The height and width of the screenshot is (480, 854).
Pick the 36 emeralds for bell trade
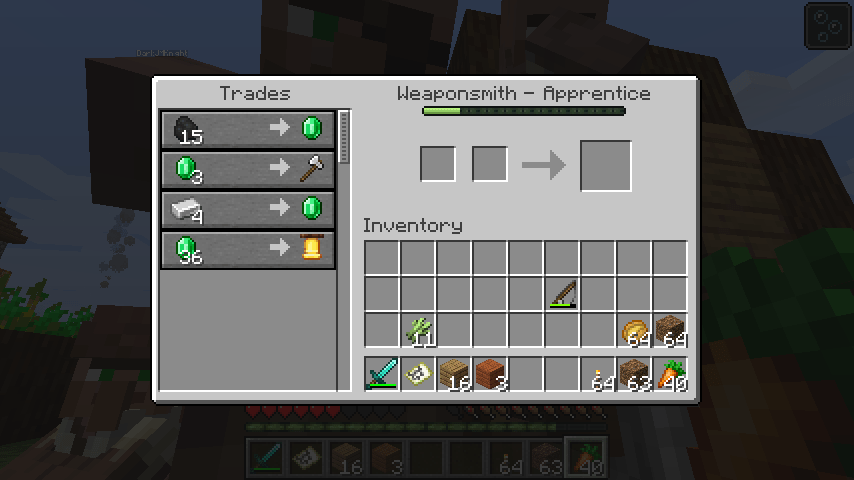248,249
